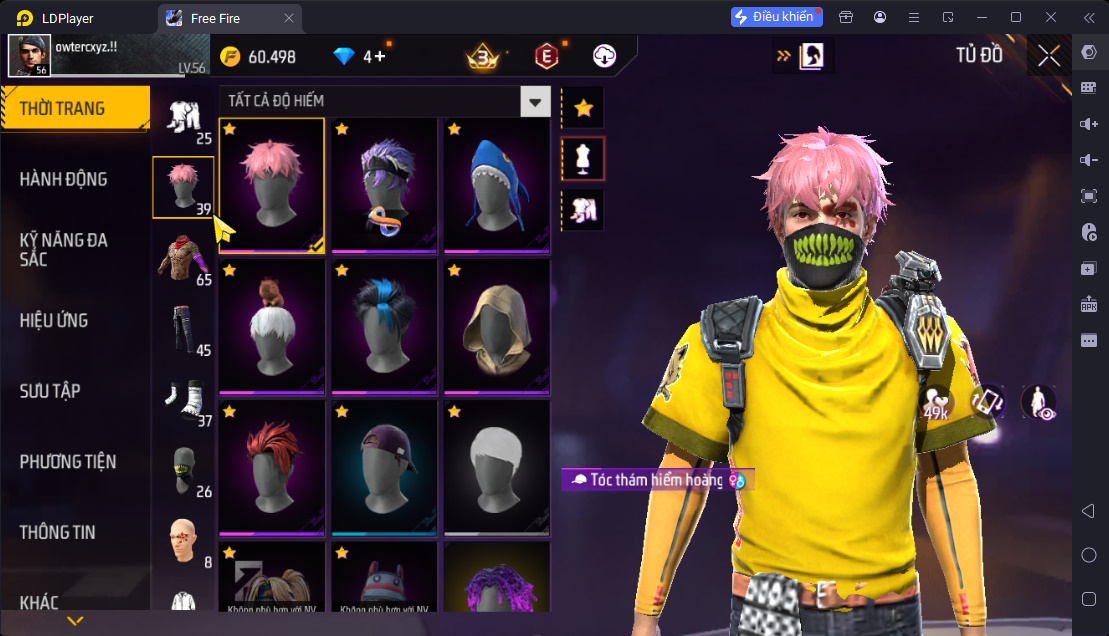
Task: Expand the TẤT CẢ ĐỘ HIẾM rarity dropdown
Action: pos(537,101)
